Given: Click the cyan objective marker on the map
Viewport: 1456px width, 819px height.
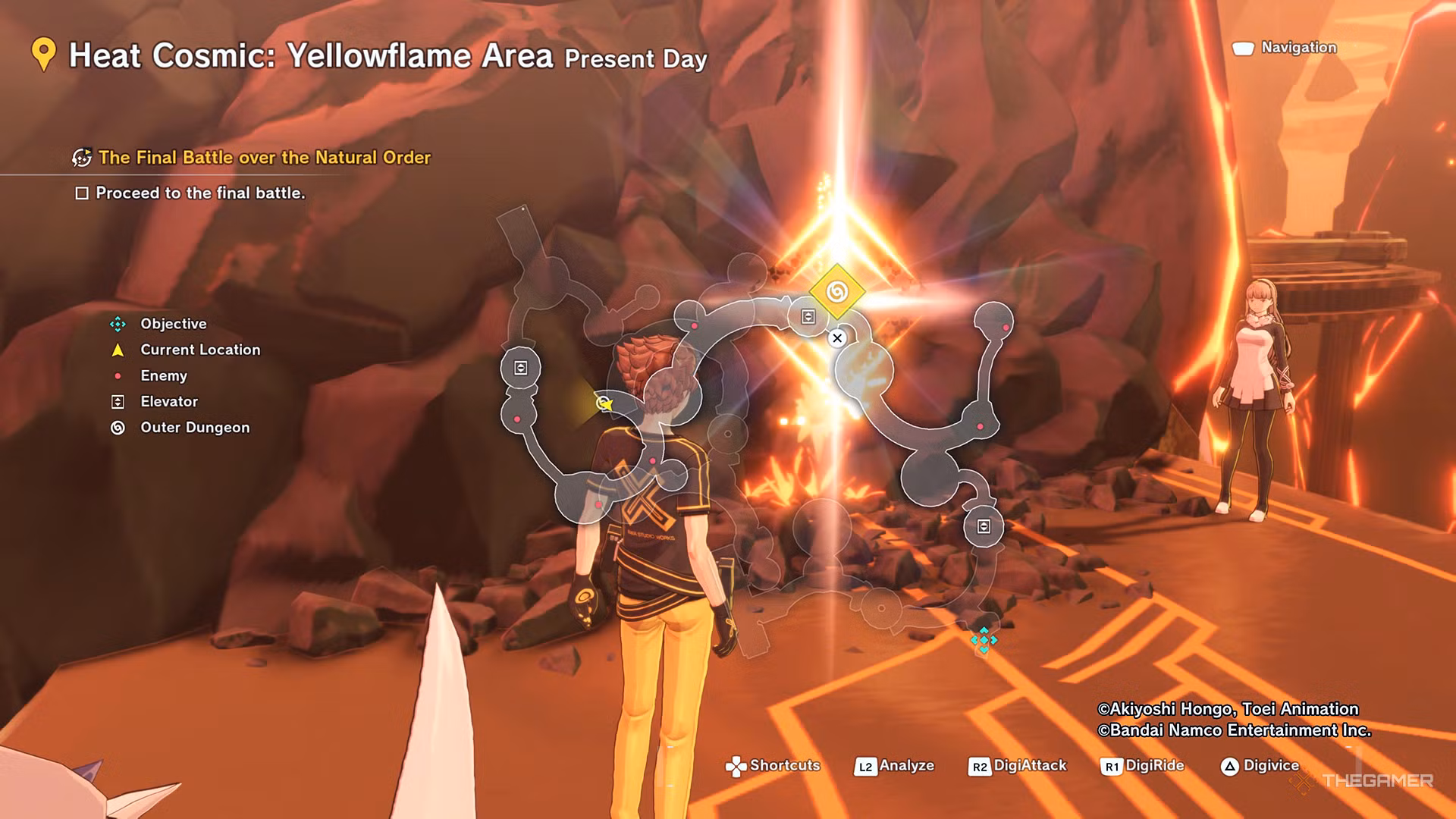Looking at the screenshot, I should coord(984,641).
